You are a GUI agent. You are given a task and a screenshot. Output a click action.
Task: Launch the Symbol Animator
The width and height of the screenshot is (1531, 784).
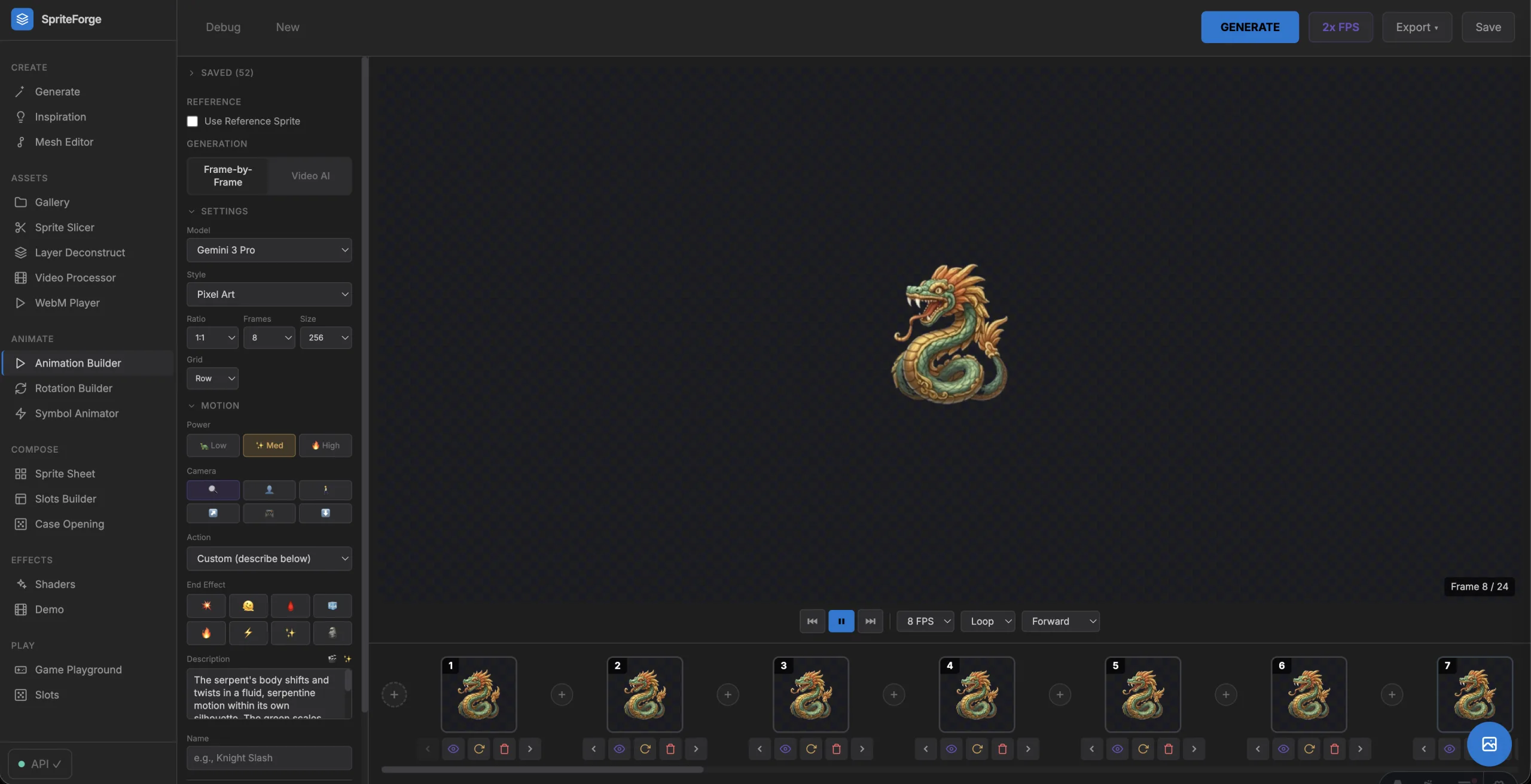pyautogui.click(x=76, y=413)
